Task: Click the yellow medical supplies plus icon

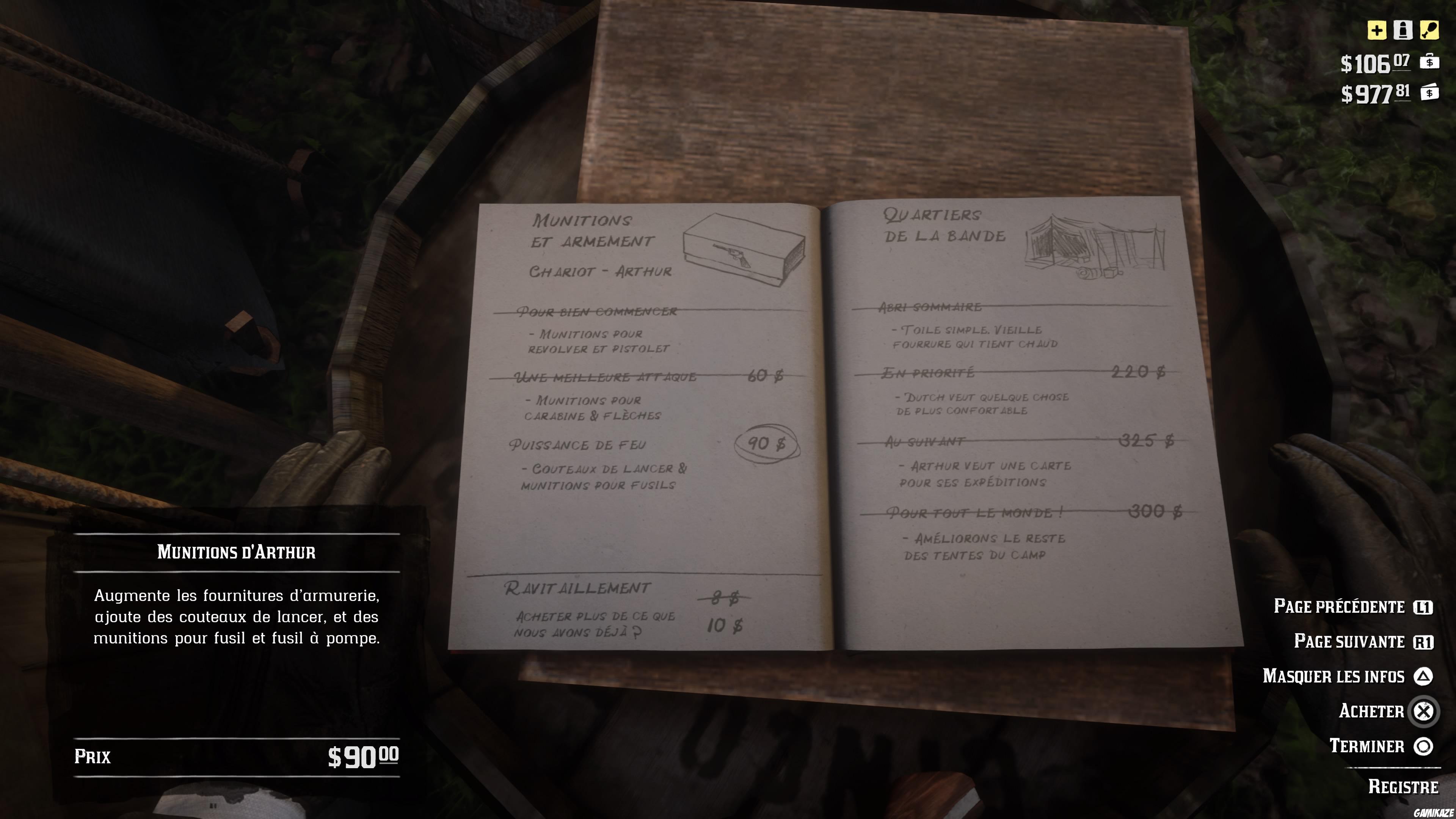Action: [x=1377, y=31]
